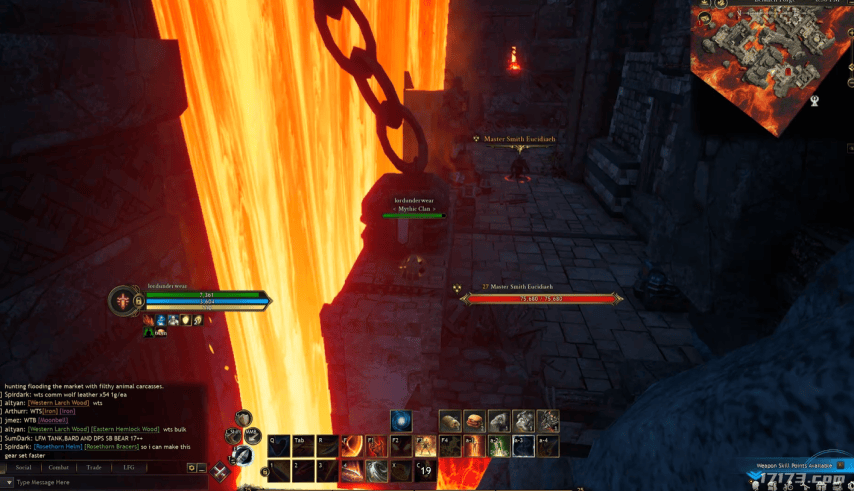Select the LFG chat tab
Viewport: 854px width, 491px height.
pyautogui.click(x=128, y=467)
